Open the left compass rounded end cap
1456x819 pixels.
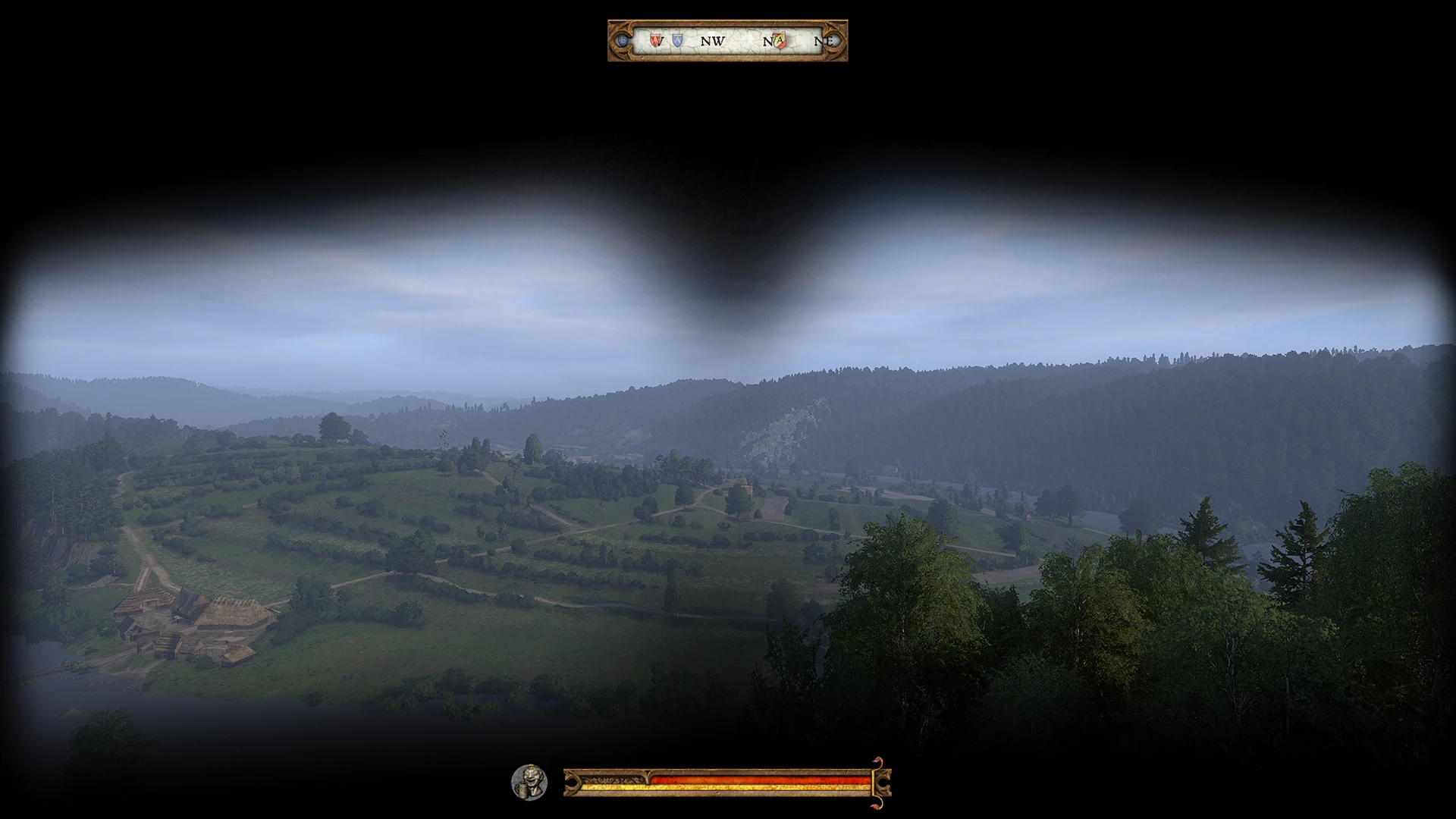pyautogui.click(x=621, y=42)
